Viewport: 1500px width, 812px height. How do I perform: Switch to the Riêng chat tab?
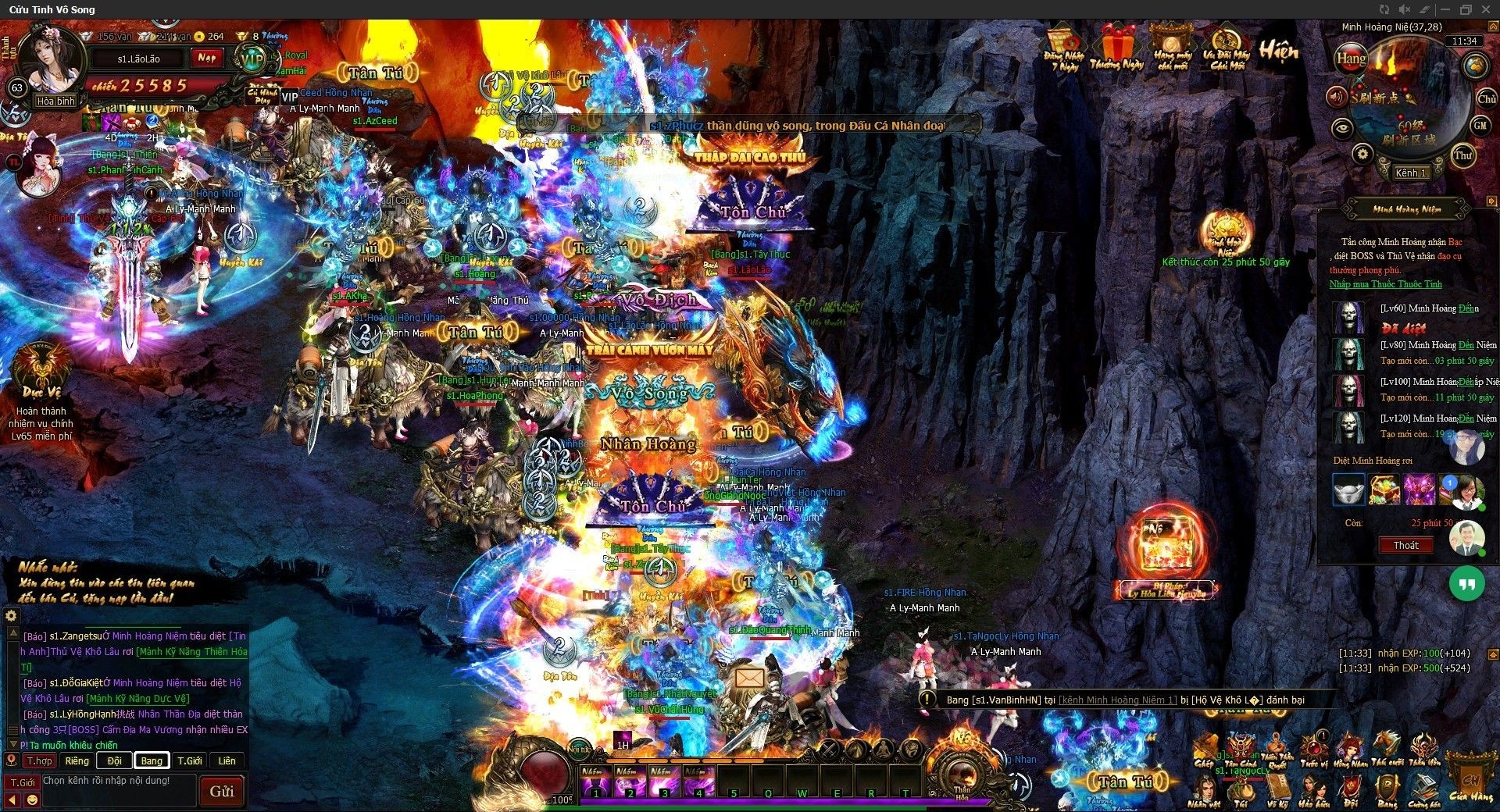tap(77, 760)
